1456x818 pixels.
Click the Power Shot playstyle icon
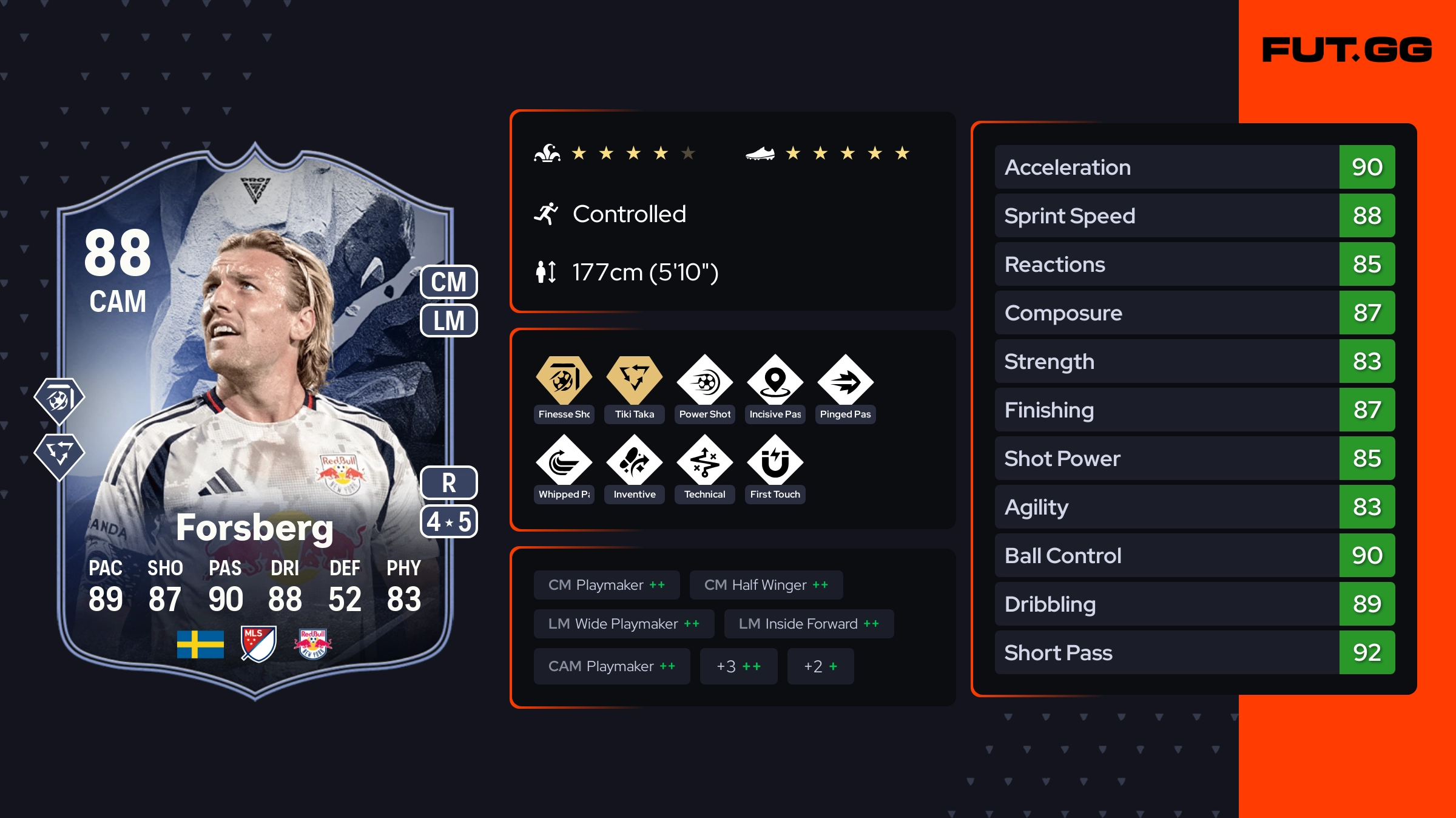[704, 381]
